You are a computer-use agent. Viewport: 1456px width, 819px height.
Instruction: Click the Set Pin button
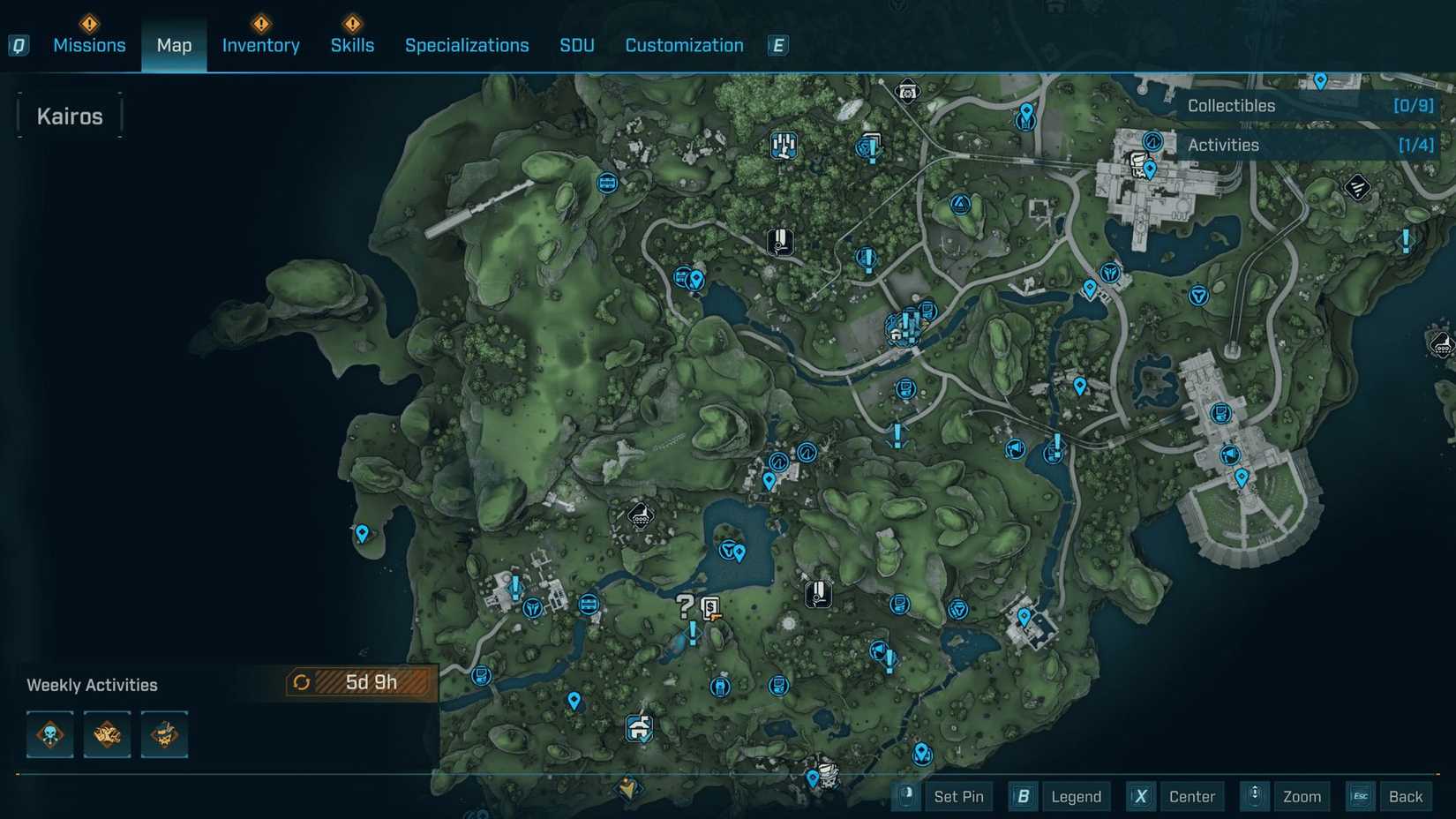[959, 796]
